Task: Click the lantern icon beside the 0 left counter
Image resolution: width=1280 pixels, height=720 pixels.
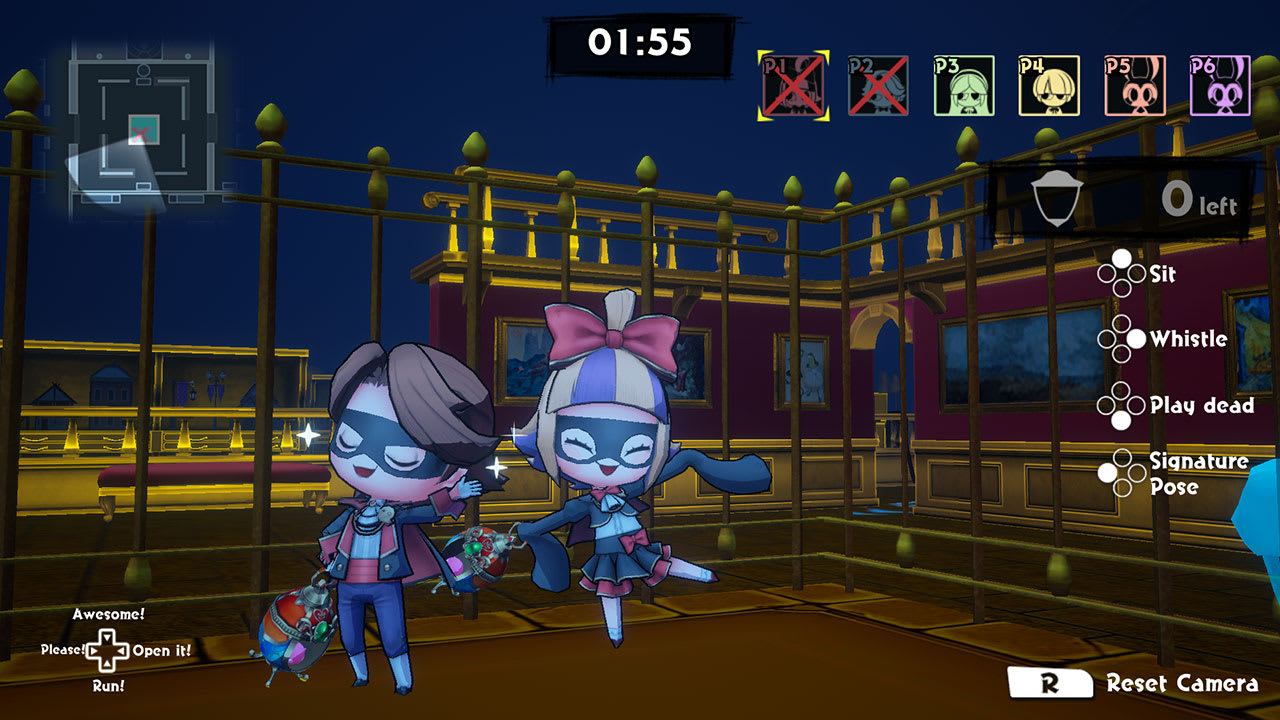Action: tap(1058, 196)
